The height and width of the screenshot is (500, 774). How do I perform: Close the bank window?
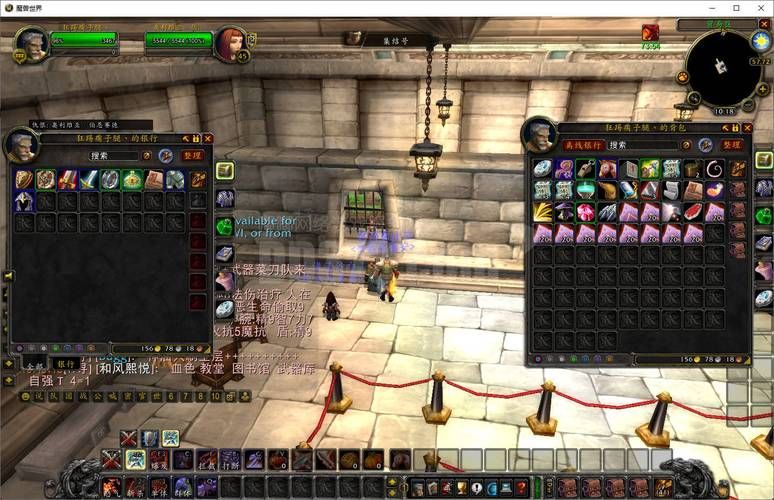point(209,138)
